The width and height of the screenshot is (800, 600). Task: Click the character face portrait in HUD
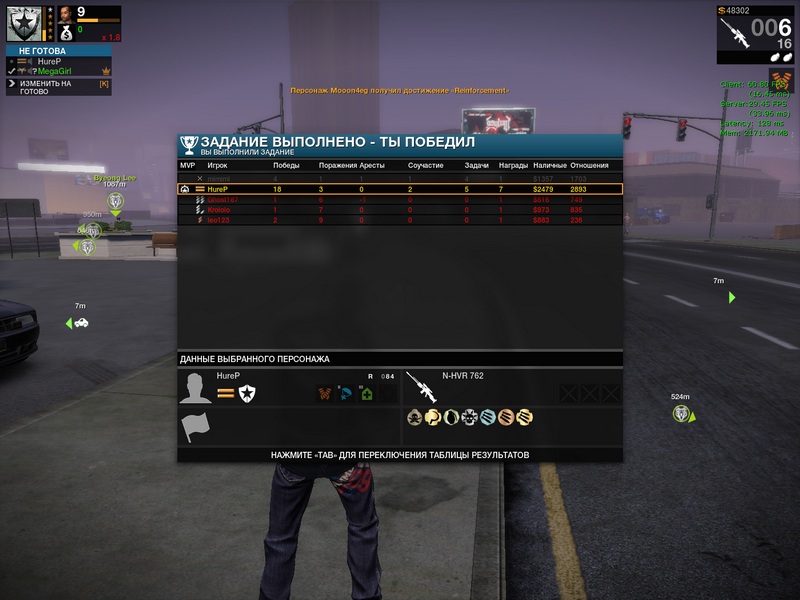64,16
